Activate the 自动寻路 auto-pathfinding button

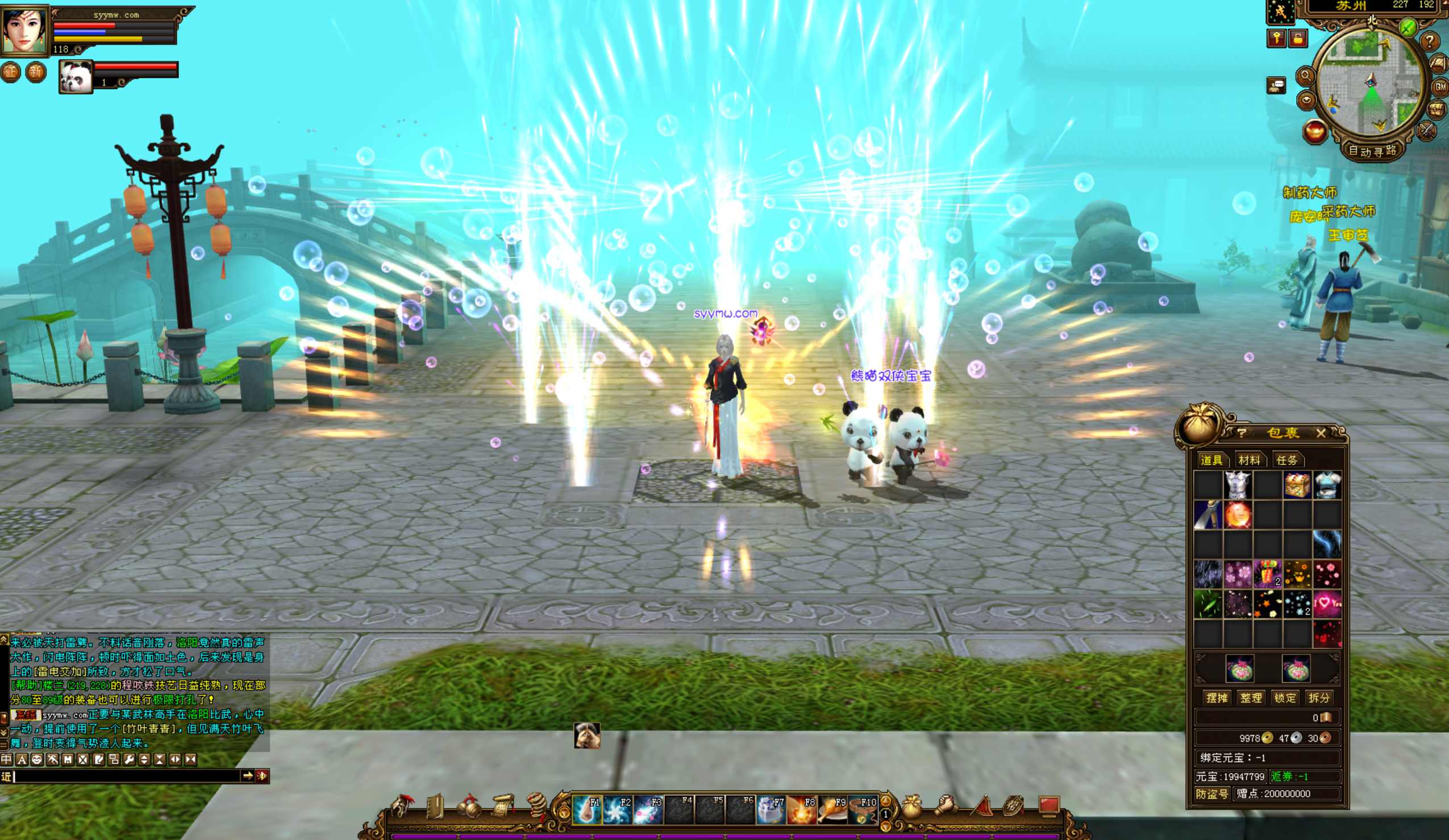pyautogui.click(x=1372, y=151)
